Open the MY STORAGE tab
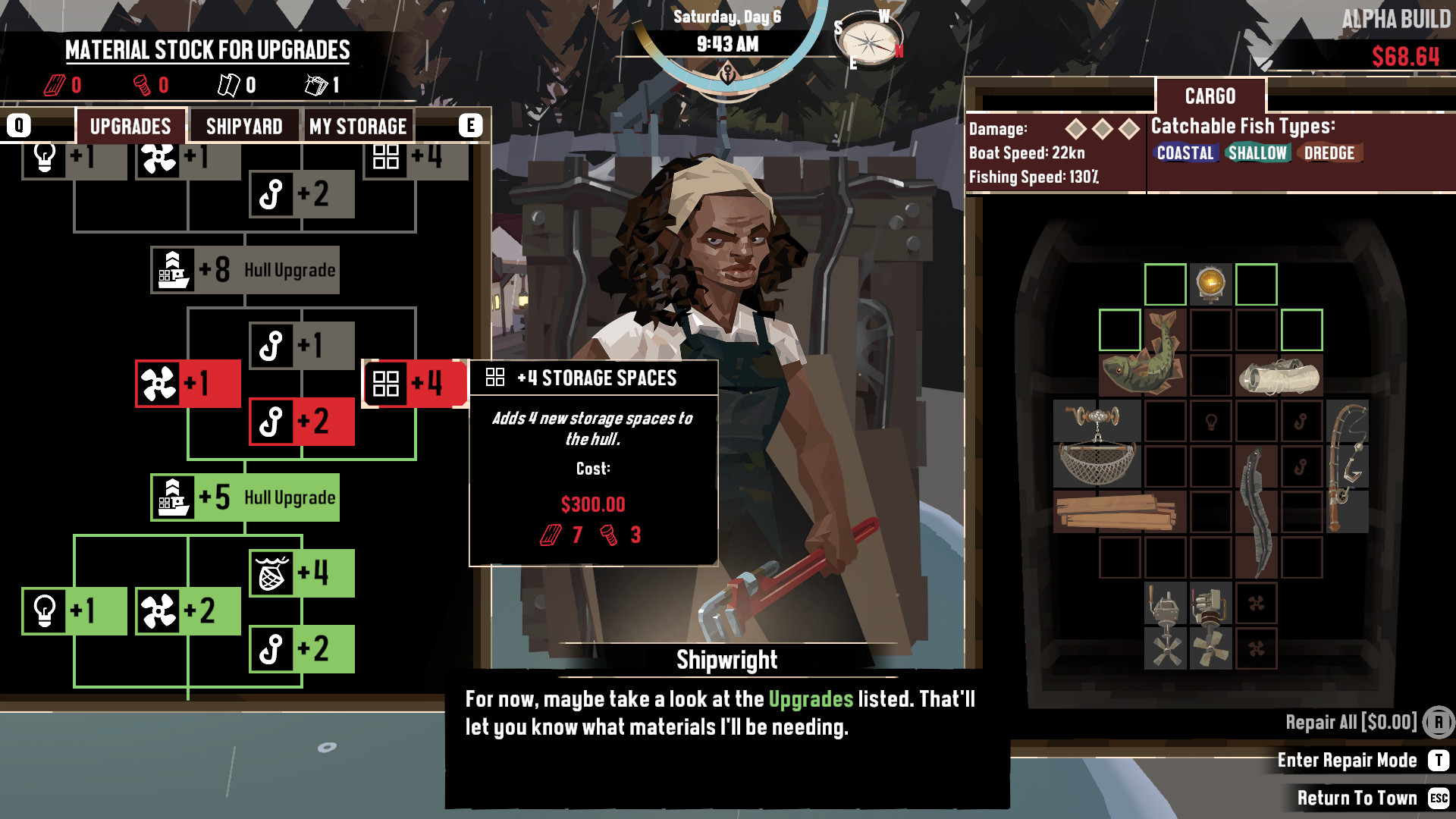Image resolution: width=1456 pixels, height=819 pixels. coord(358,126)
